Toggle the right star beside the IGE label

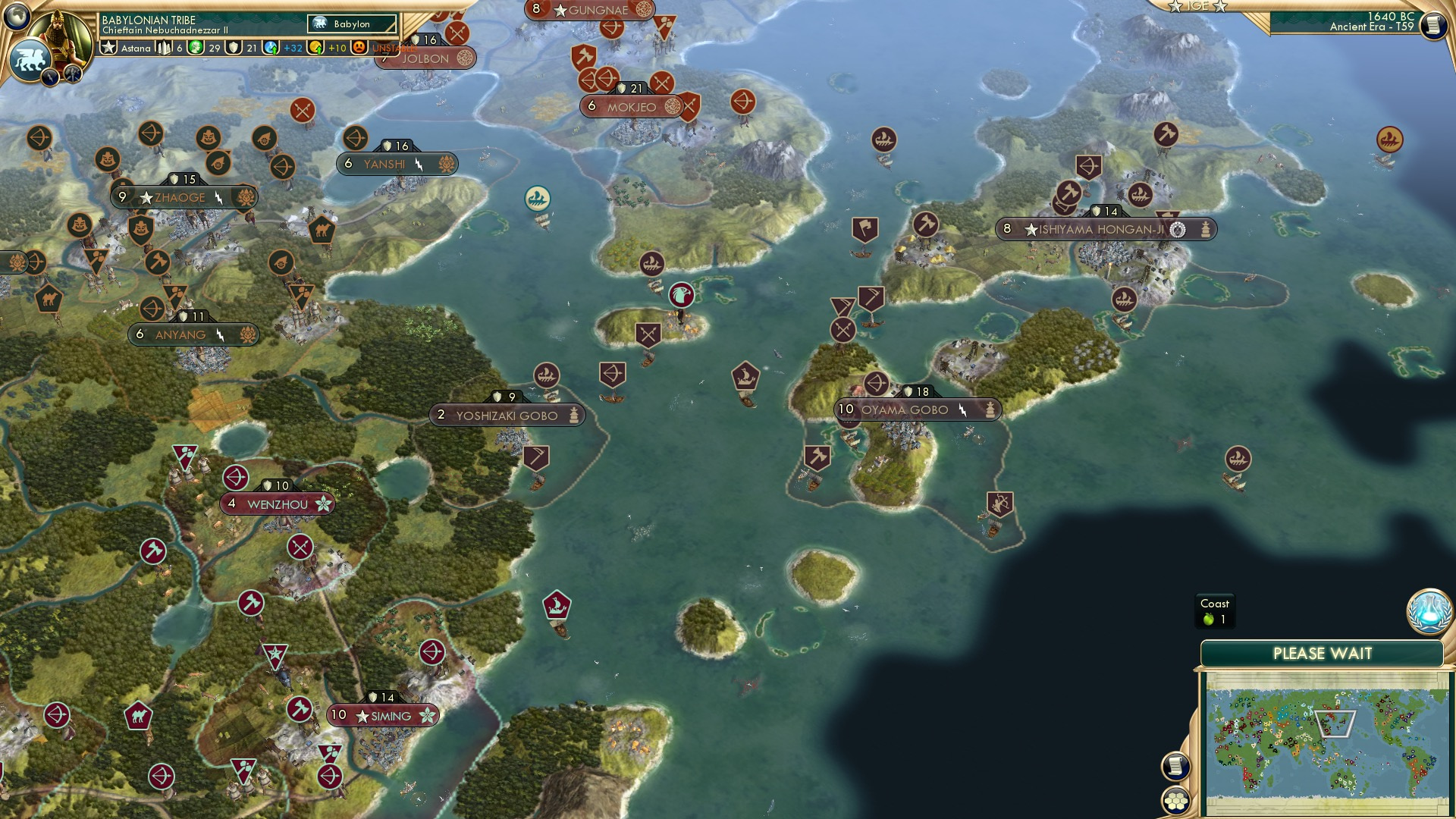coord(1221,6)
